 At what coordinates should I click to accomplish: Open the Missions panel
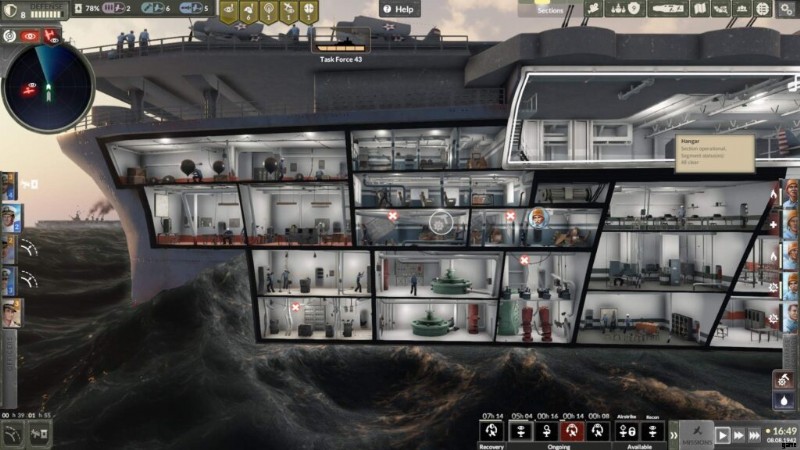[696, 434]
